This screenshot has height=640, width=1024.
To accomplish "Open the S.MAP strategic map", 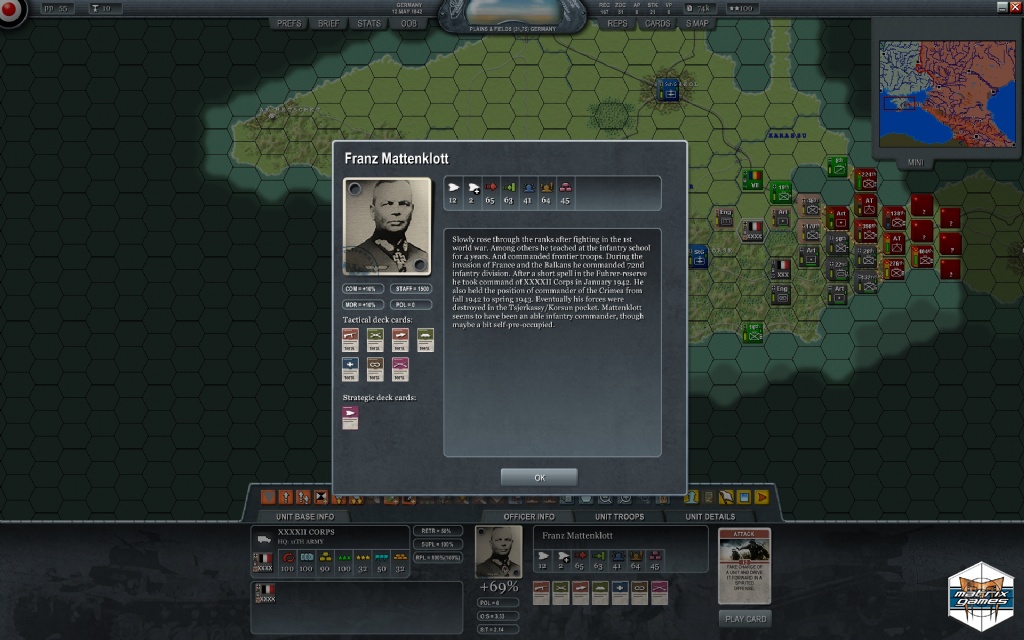I will pos(697,23).
